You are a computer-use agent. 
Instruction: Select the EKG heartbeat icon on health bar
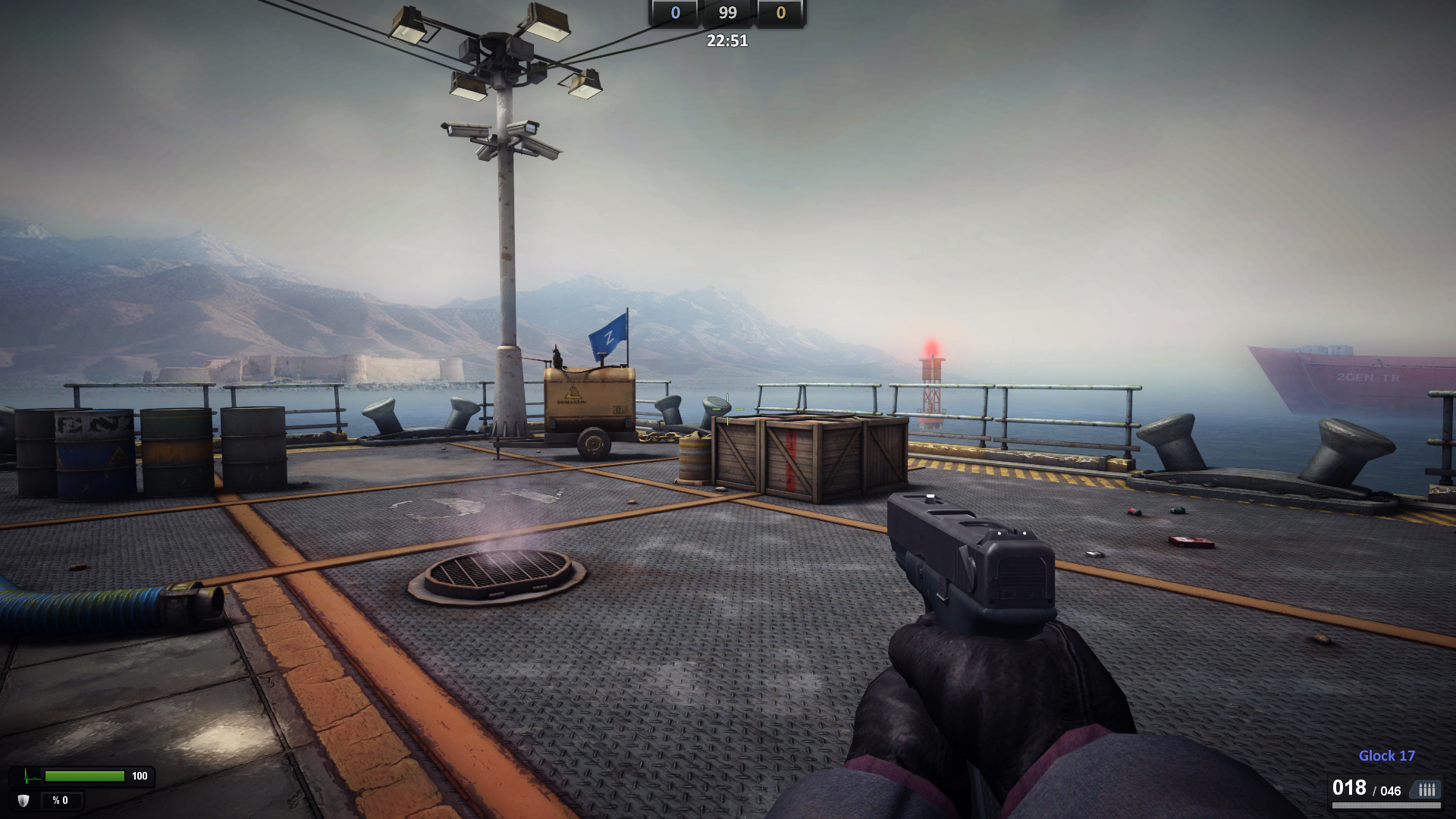[26, 776]
